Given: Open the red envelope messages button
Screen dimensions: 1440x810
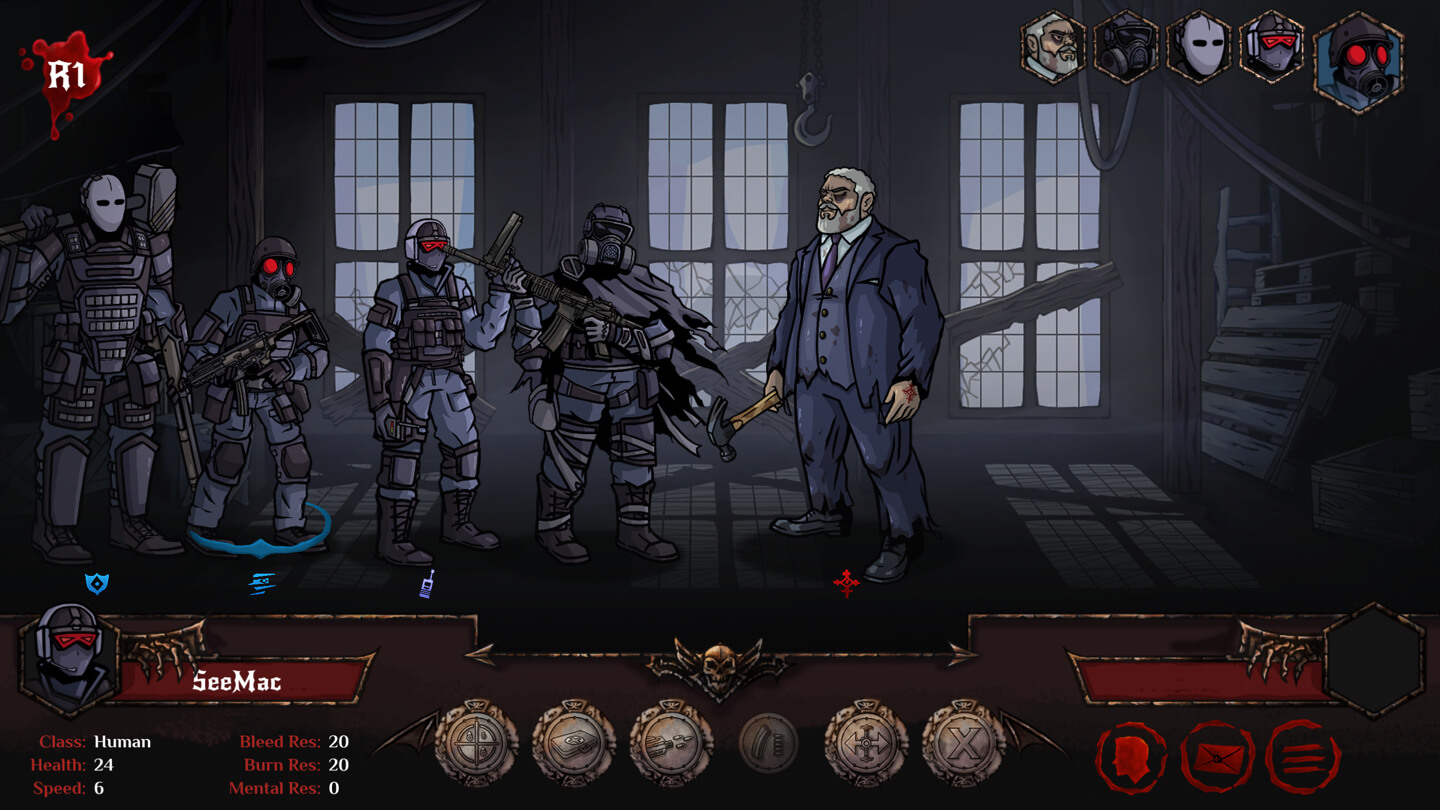Looking at the screenshot, I should [1217, 757].
